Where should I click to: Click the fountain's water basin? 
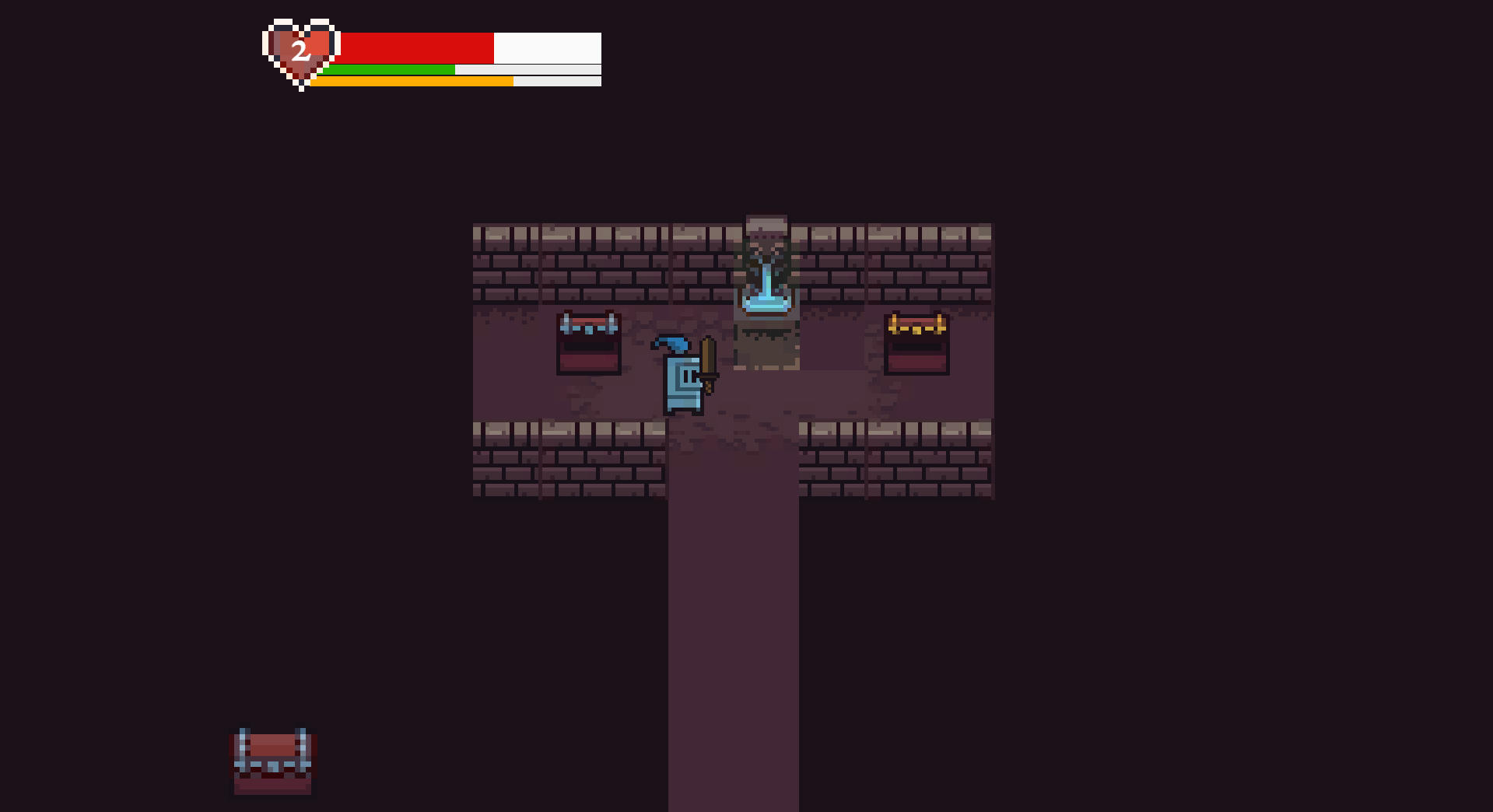[x=766, y=303]
